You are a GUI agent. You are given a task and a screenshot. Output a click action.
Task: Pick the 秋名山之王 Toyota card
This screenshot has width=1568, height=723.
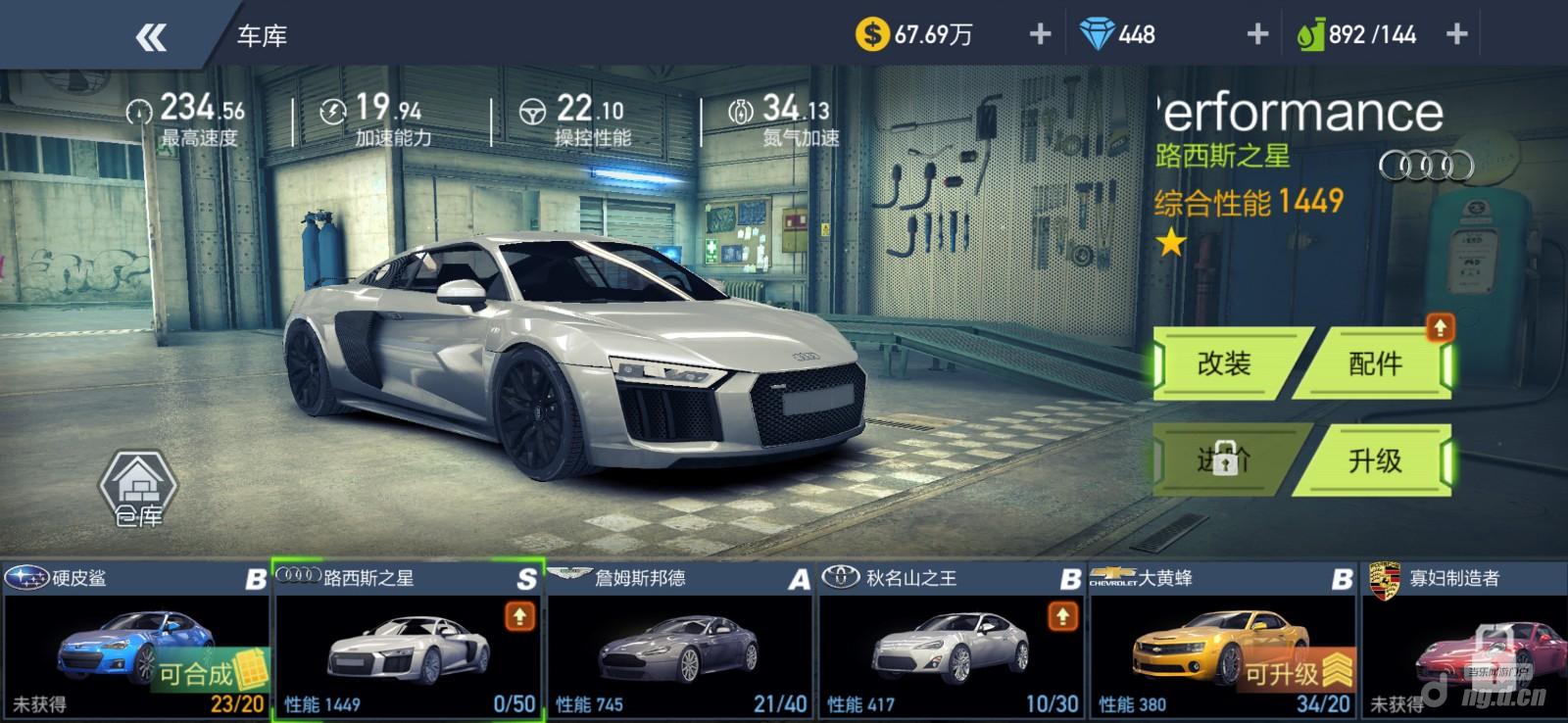[x=951, y=642]
